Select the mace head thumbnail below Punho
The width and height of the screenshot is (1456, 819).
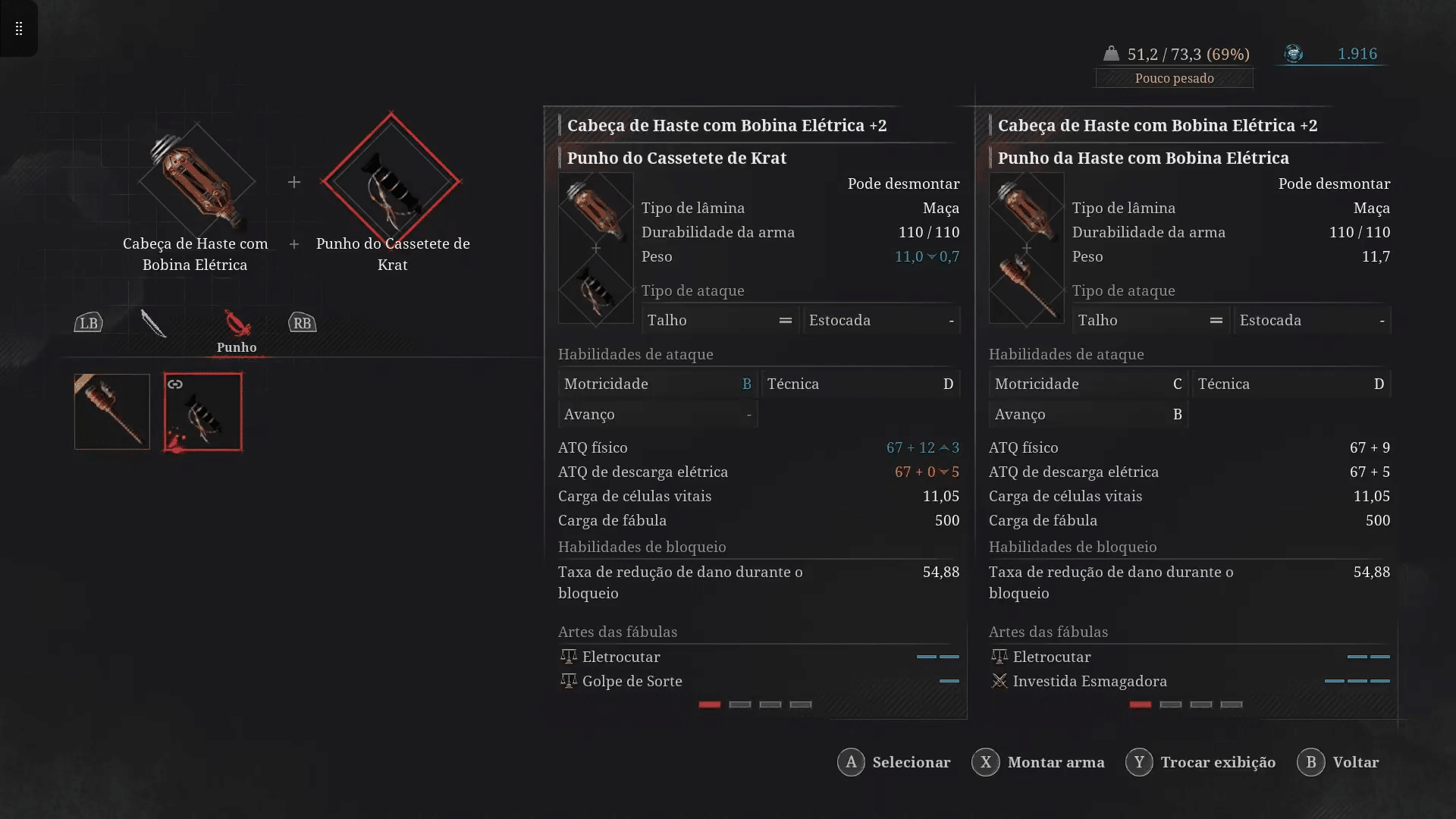(111, 412)
